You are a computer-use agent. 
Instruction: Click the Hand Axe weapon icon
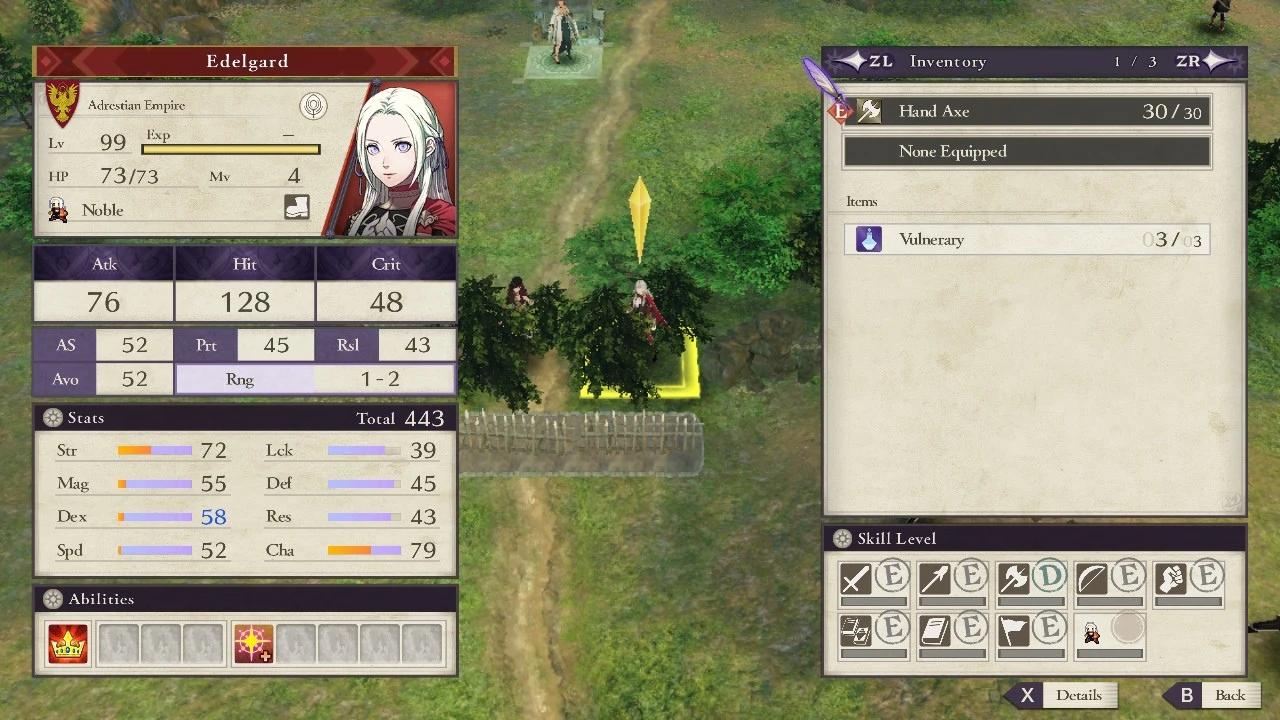click(868, 111)
